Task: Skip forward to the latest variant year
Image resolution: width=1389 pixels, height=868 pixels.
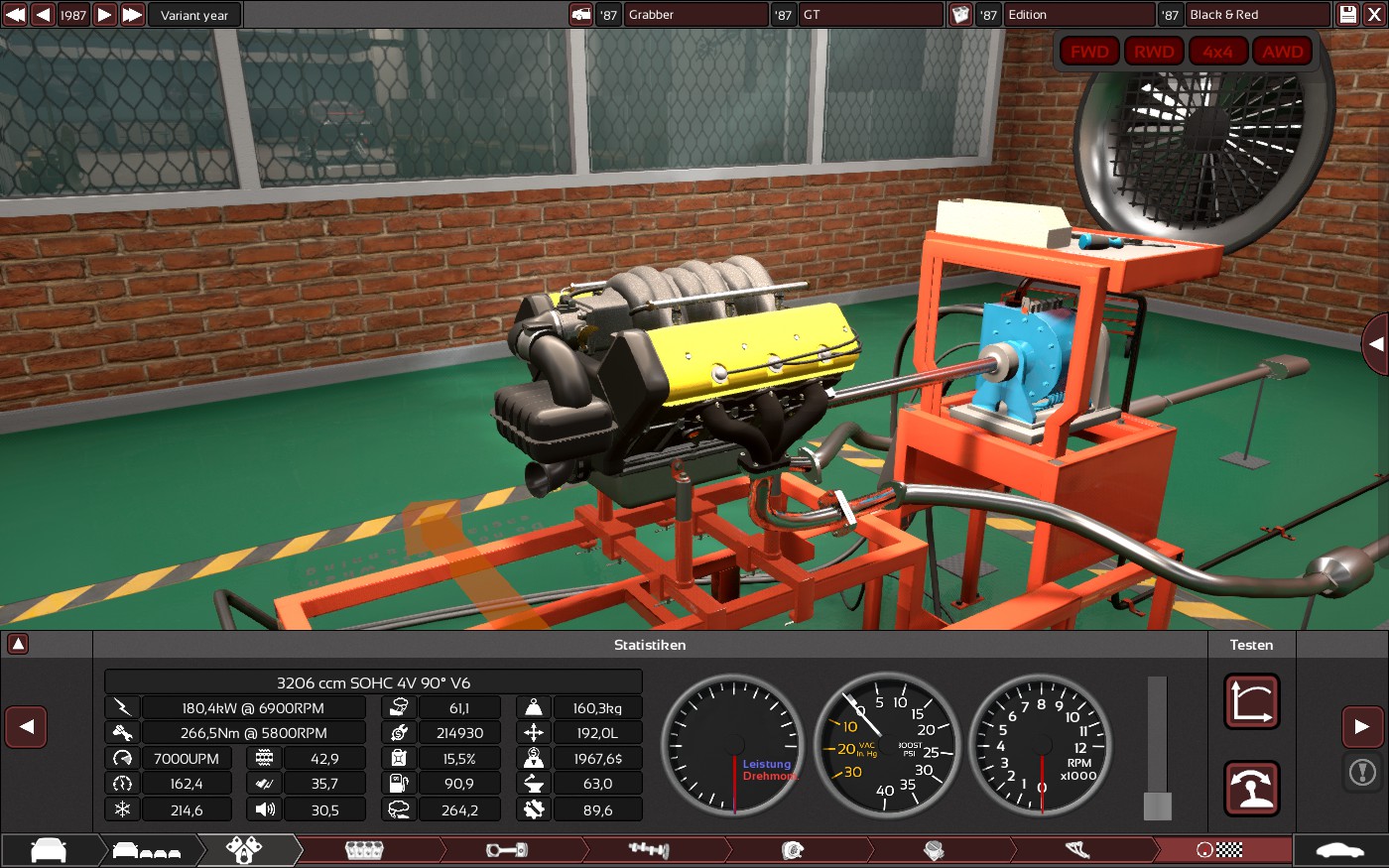Action: click(133, 15)
